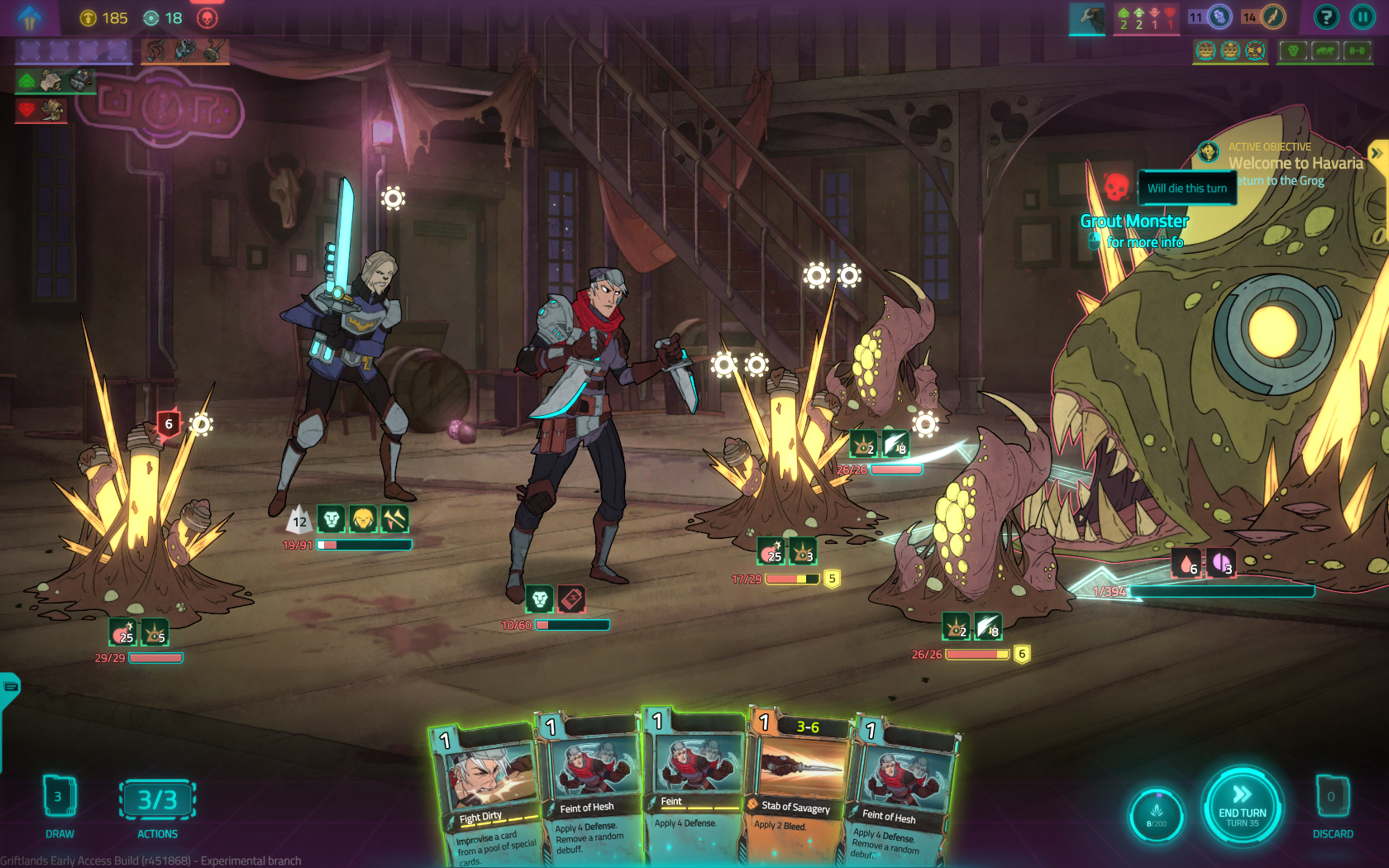This screenshot has width=1389, height=868.
Task: Click the relationship counts panel with arrows
Action: tap(1146, 18)
